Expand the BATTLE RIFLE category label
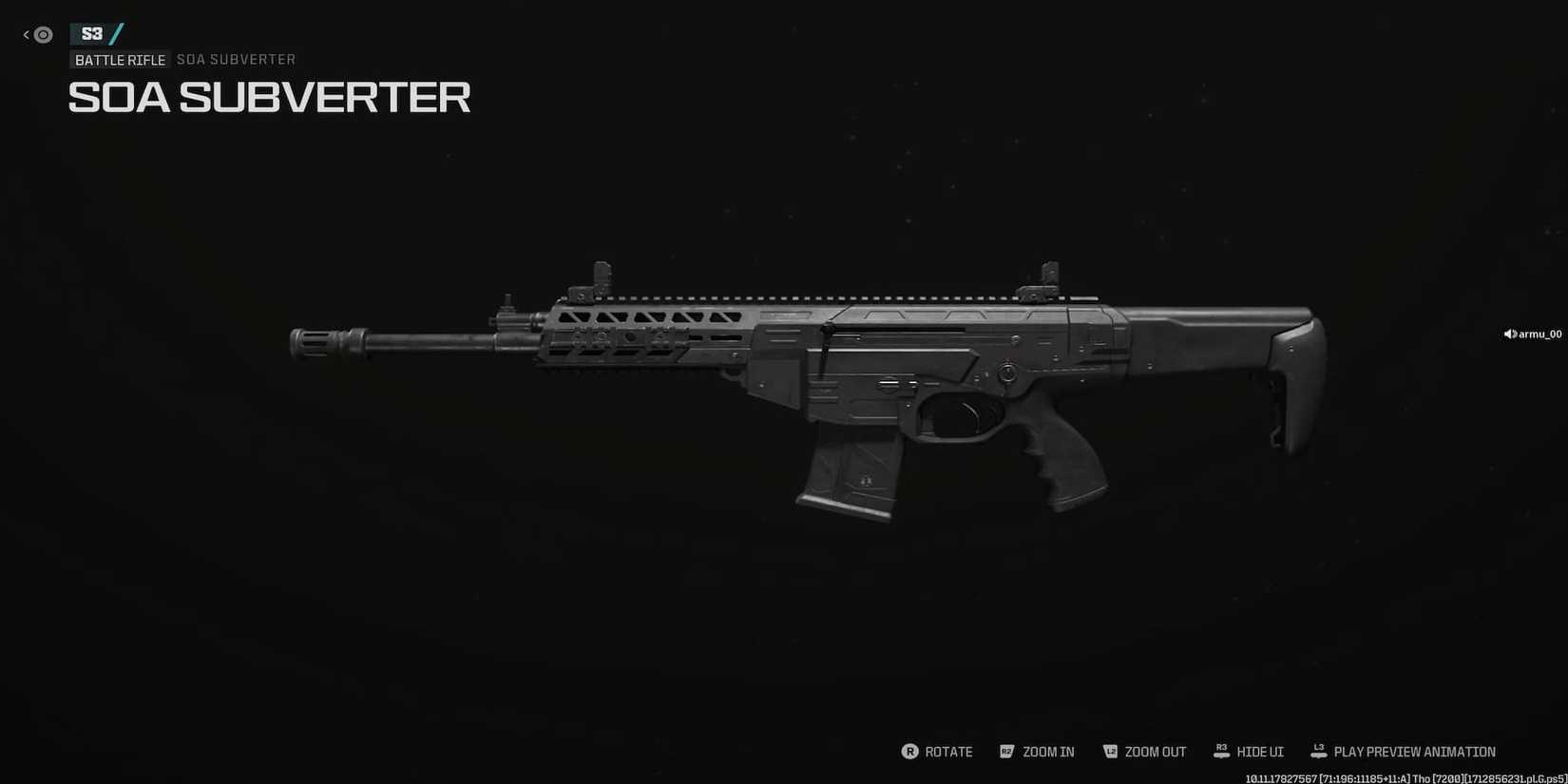 pos(119,59)
